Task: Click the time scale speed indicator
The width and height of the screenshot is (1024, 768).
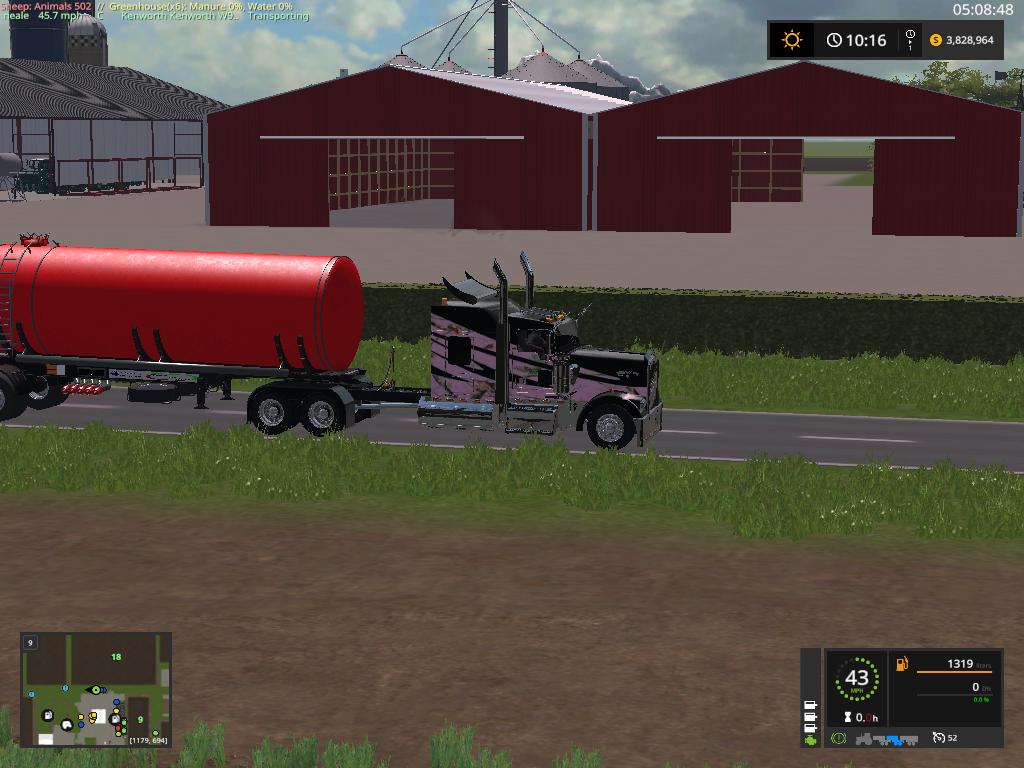Action: point(910,40)
